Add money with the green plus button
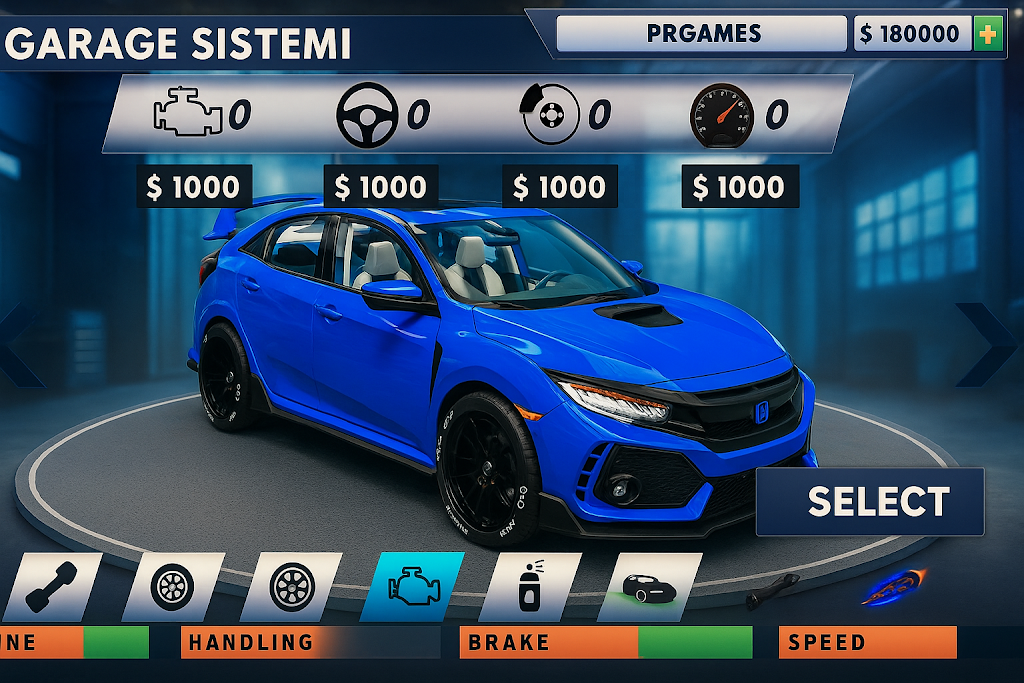The image size is (1024, 683). click(986, 34)
